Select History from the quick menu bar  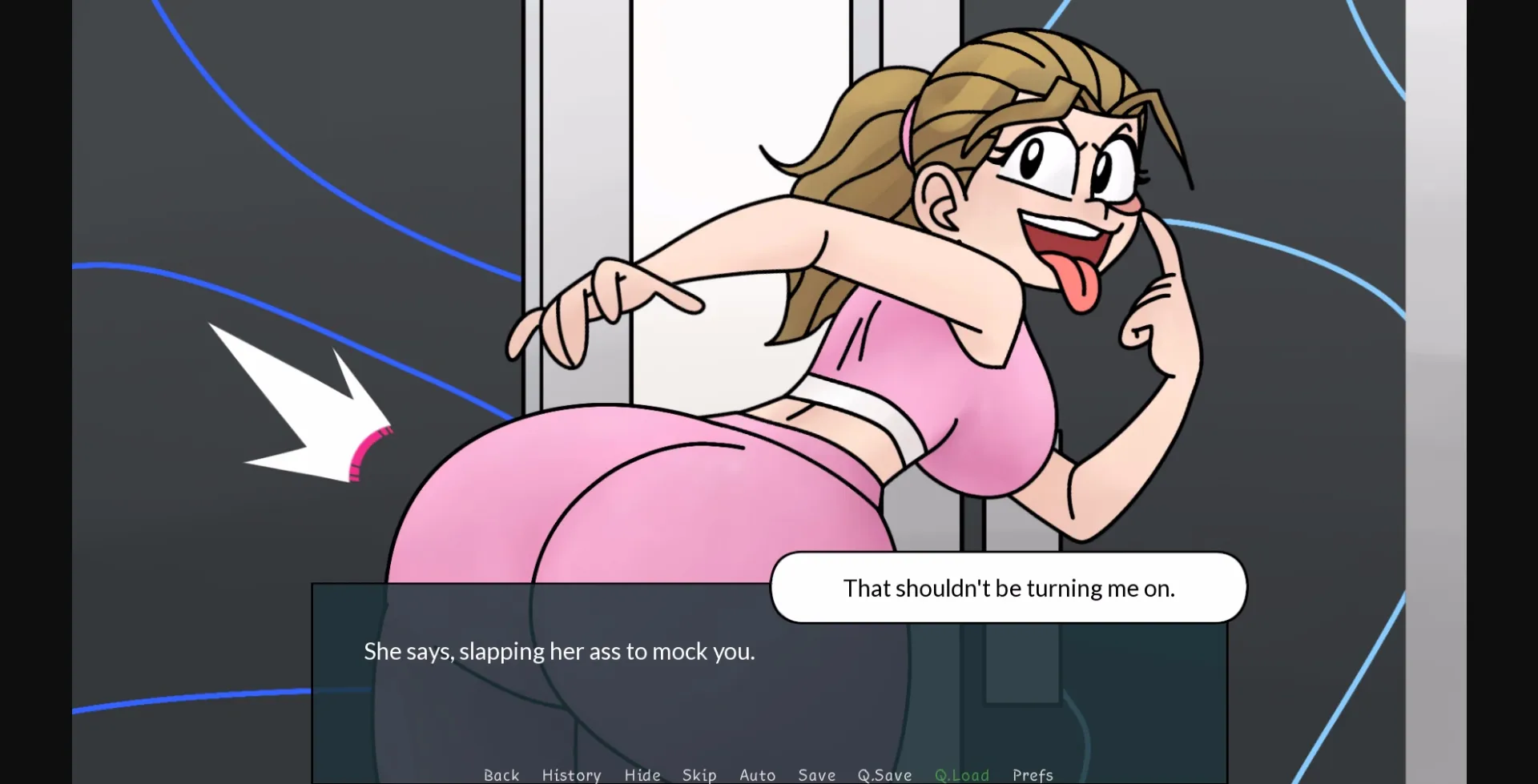coord(571,774)
